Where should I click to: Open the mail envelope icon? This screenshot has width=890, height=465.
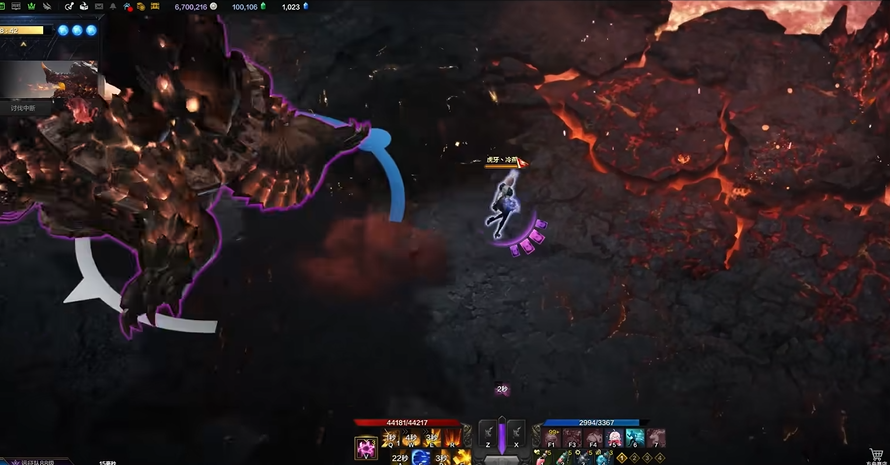(98, 7)
